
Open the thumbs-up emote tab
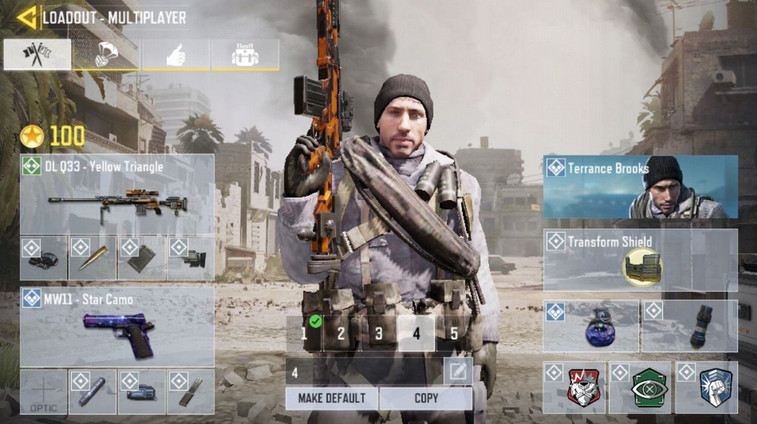click(x=175, y=55)
